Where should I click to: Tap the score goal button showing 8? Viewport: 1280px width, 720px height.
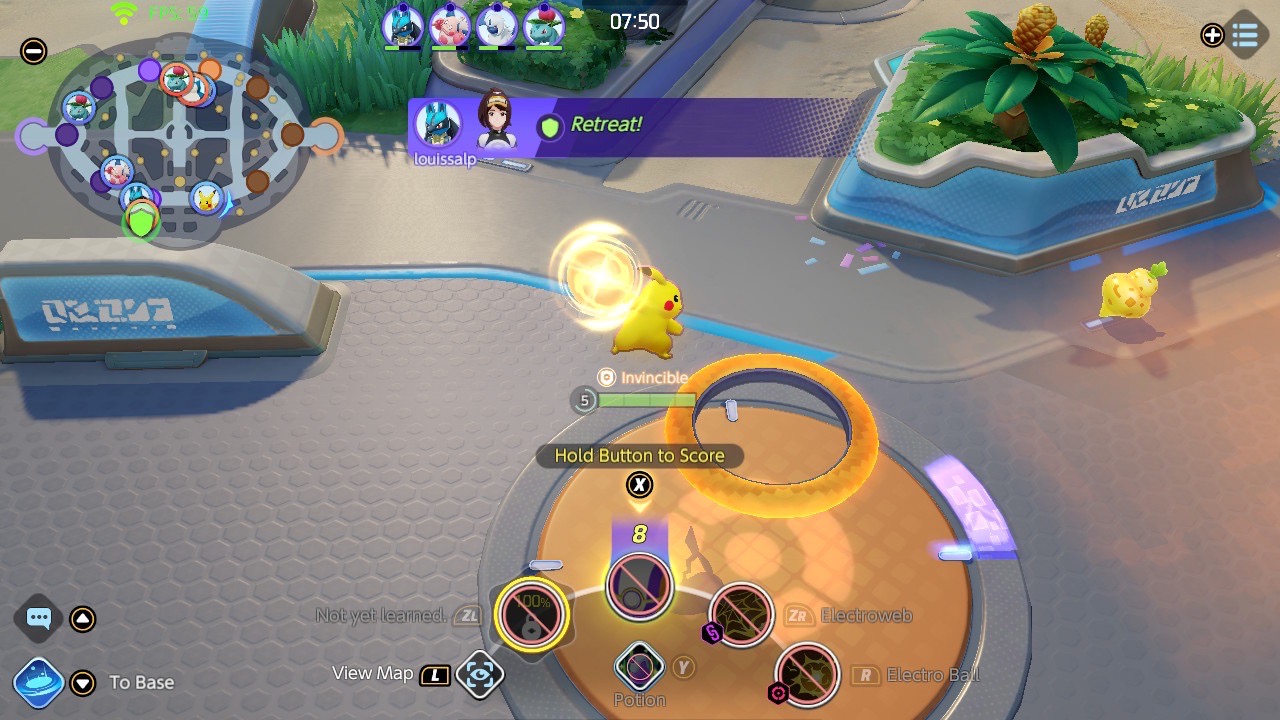[639, 585]
